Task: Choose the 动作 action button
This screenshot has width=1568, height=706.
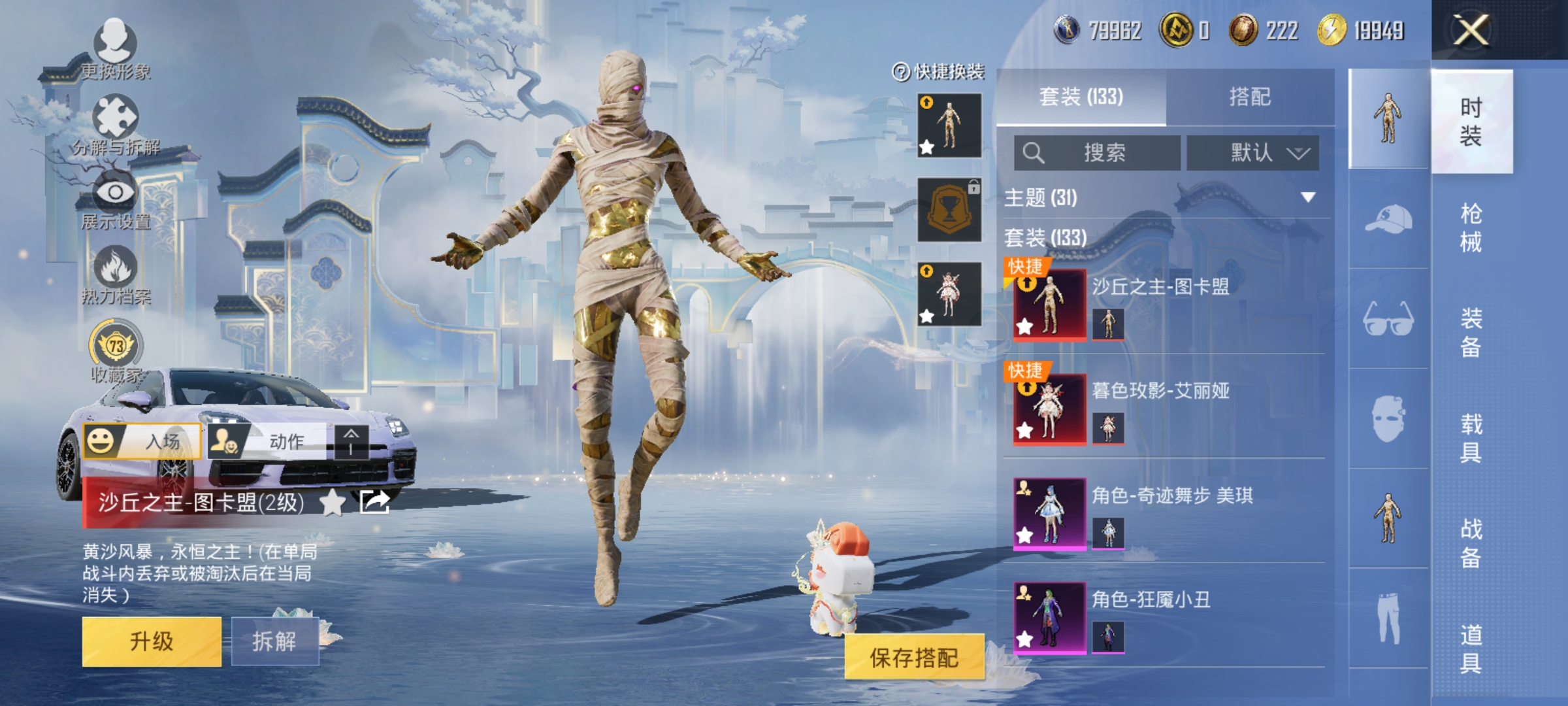Action: [x=268, y=441]
